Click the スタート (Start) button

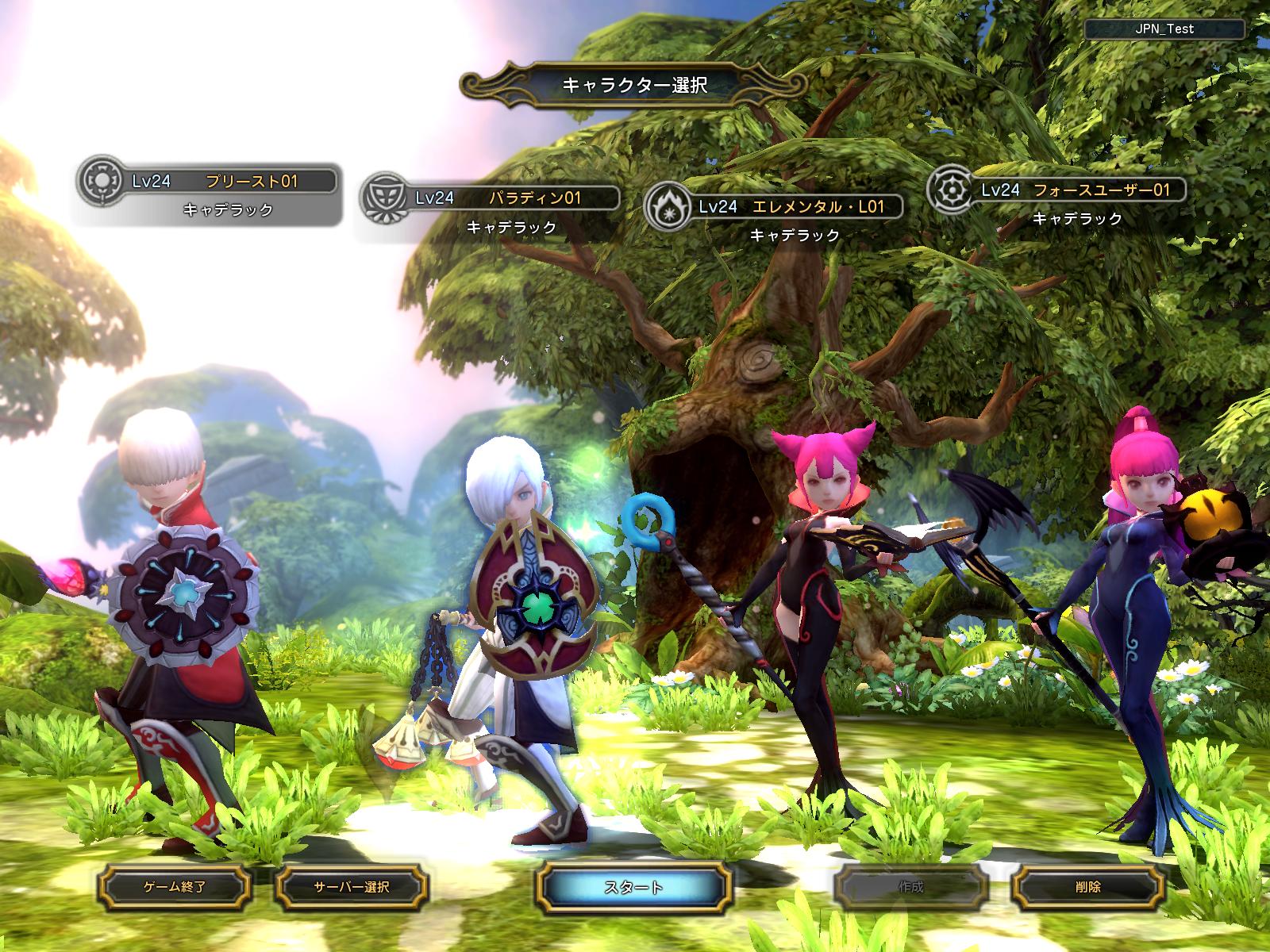pos(633,886)
